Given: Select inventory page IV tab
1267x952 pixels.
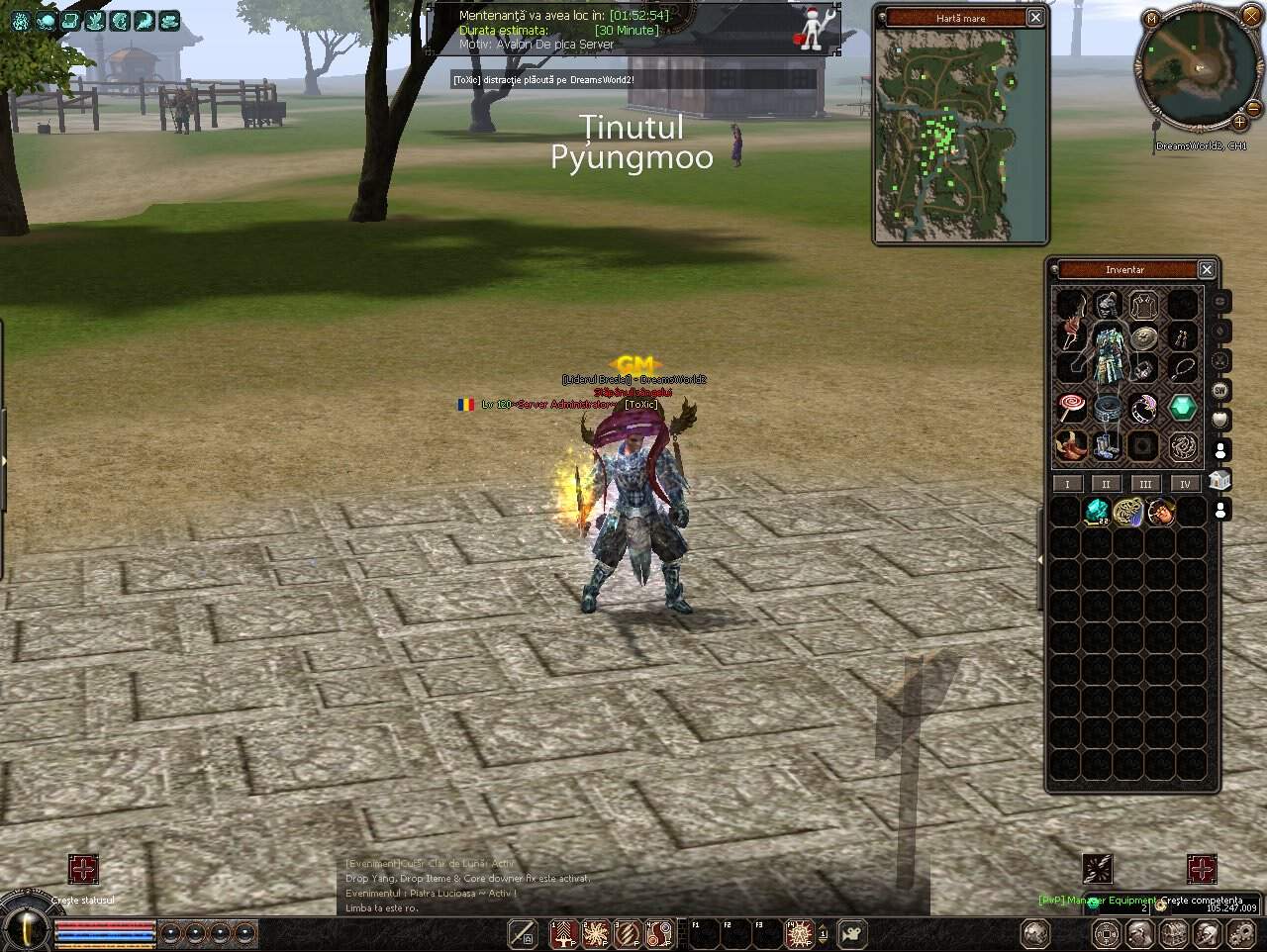Looking at the screenshot, I should click(x=1185, y=484).
